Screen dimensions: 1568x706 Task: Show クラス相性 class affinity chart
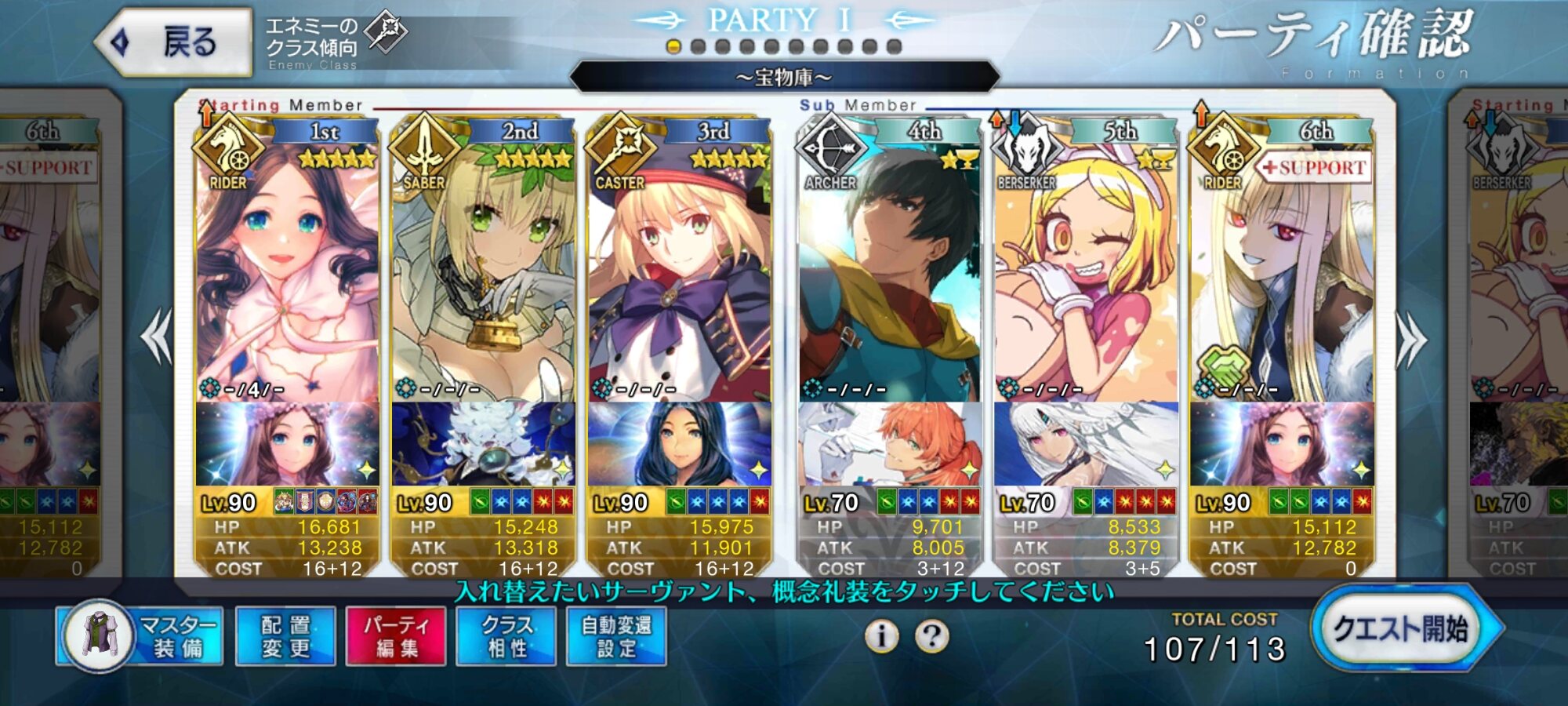point(506,636)
